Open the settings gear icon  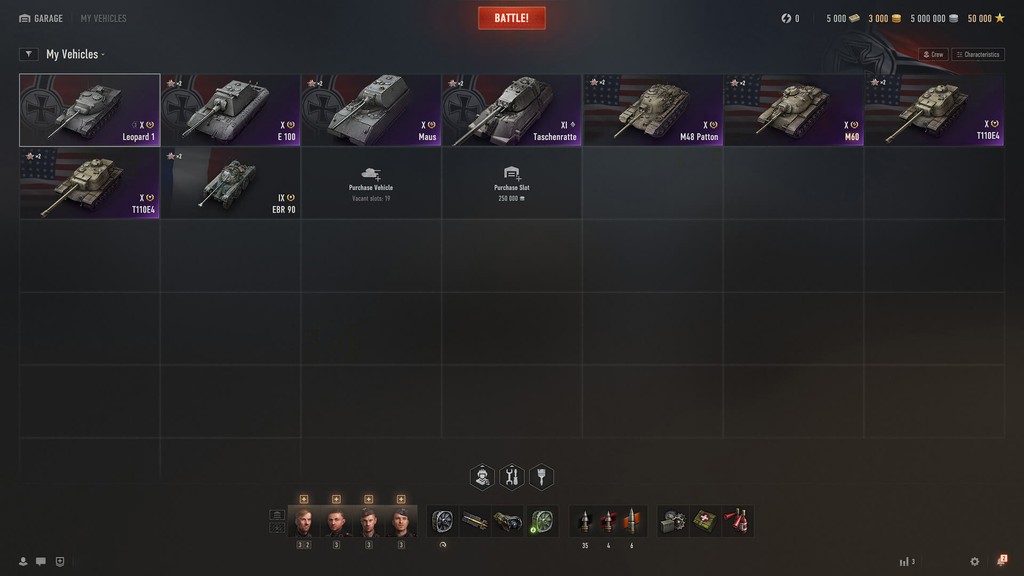[x=975, y=562]
